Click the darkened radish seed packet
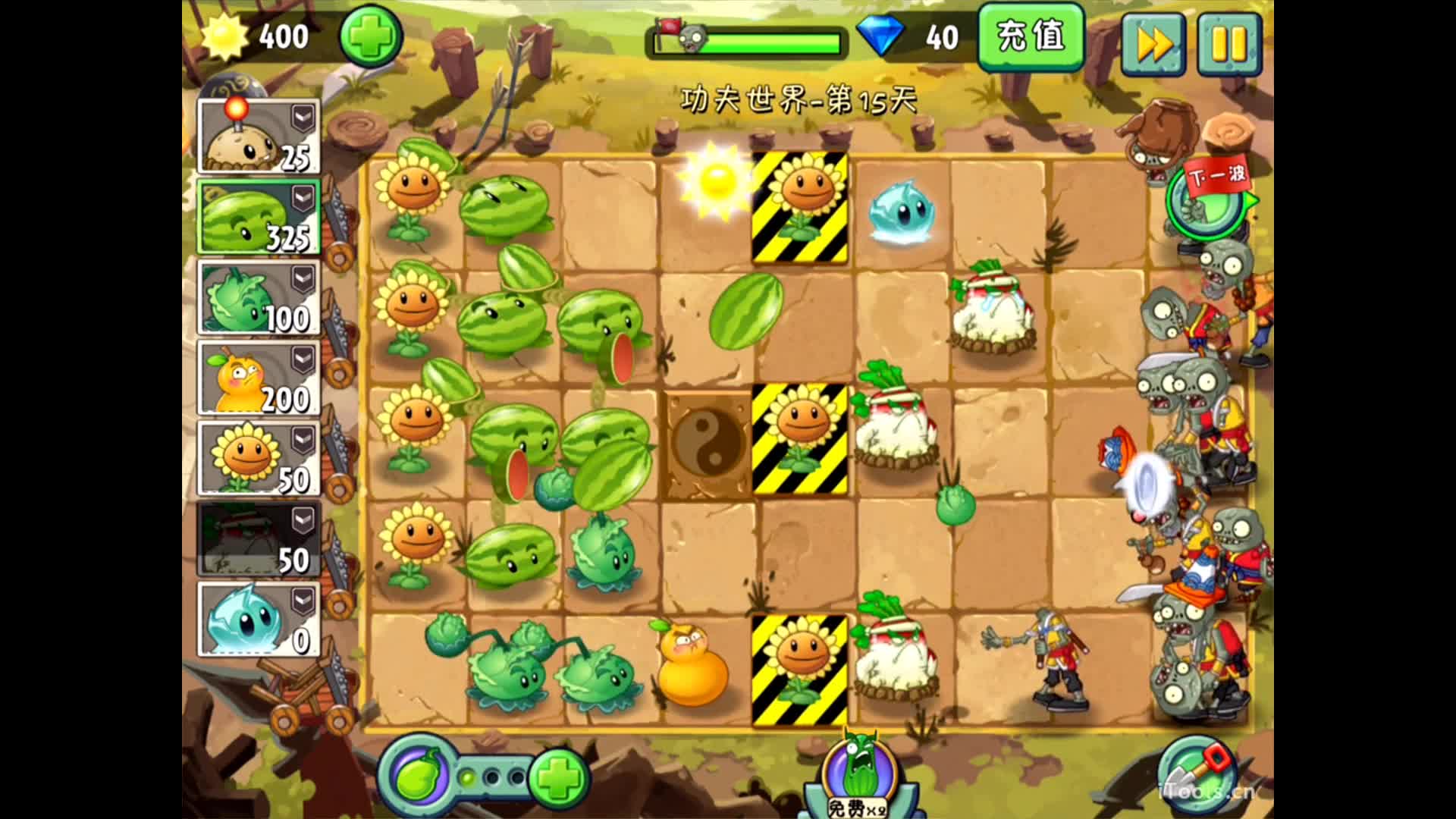This screenshot has width=1456, height=819. (258, 539)
